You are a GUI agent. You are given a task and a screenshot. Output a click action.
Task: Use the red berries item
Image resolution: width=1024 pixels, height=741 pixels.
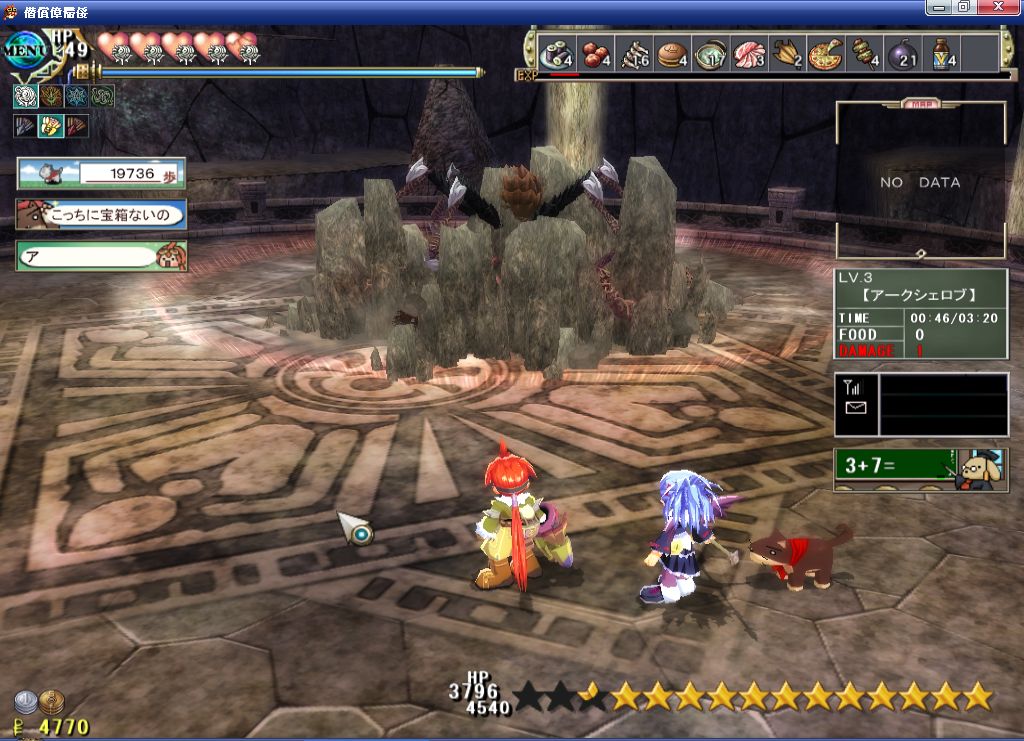click(597, 52)
